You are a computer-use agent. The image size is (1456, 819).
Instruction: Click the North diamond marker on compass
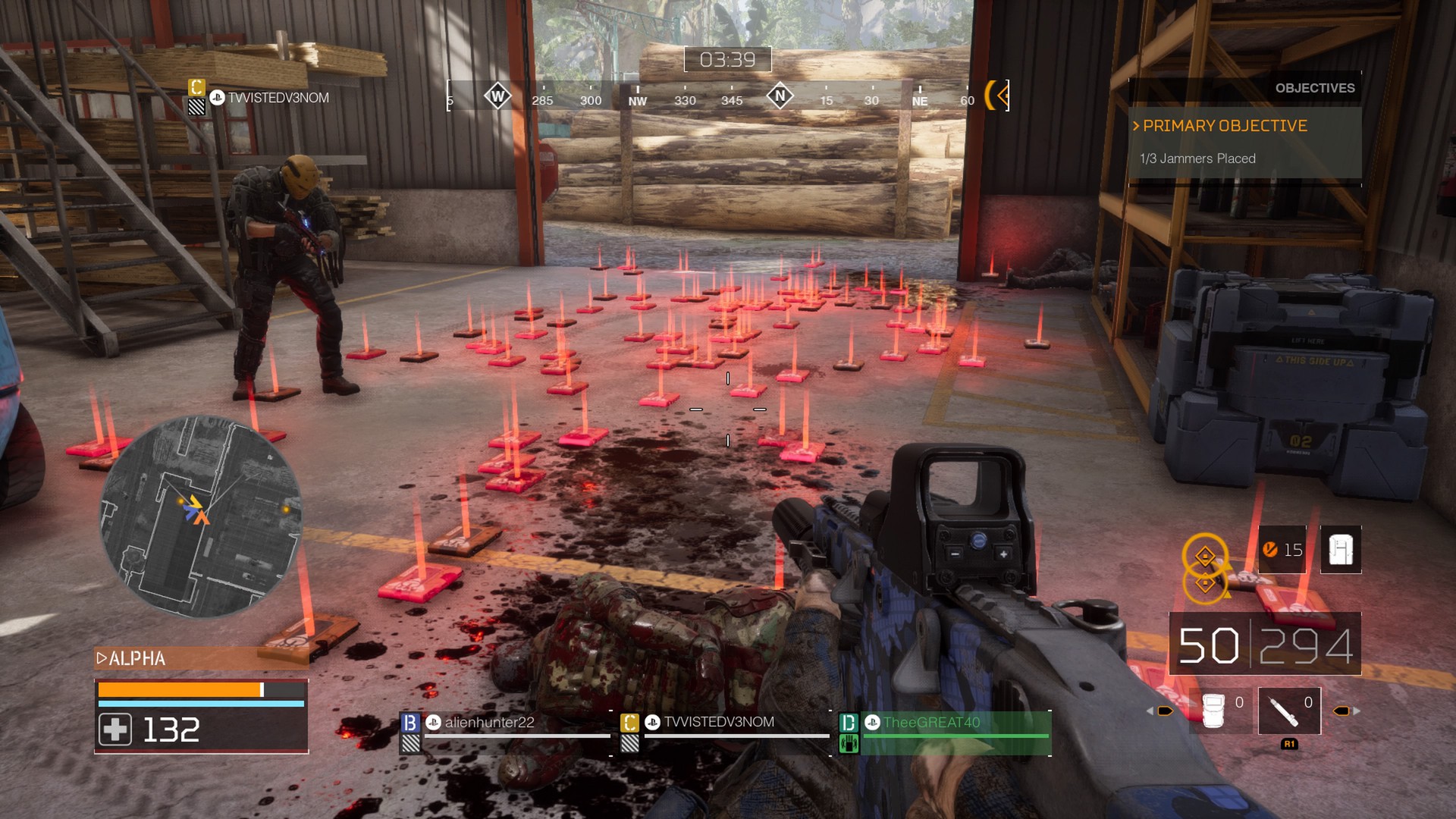(x=780, y=96)
